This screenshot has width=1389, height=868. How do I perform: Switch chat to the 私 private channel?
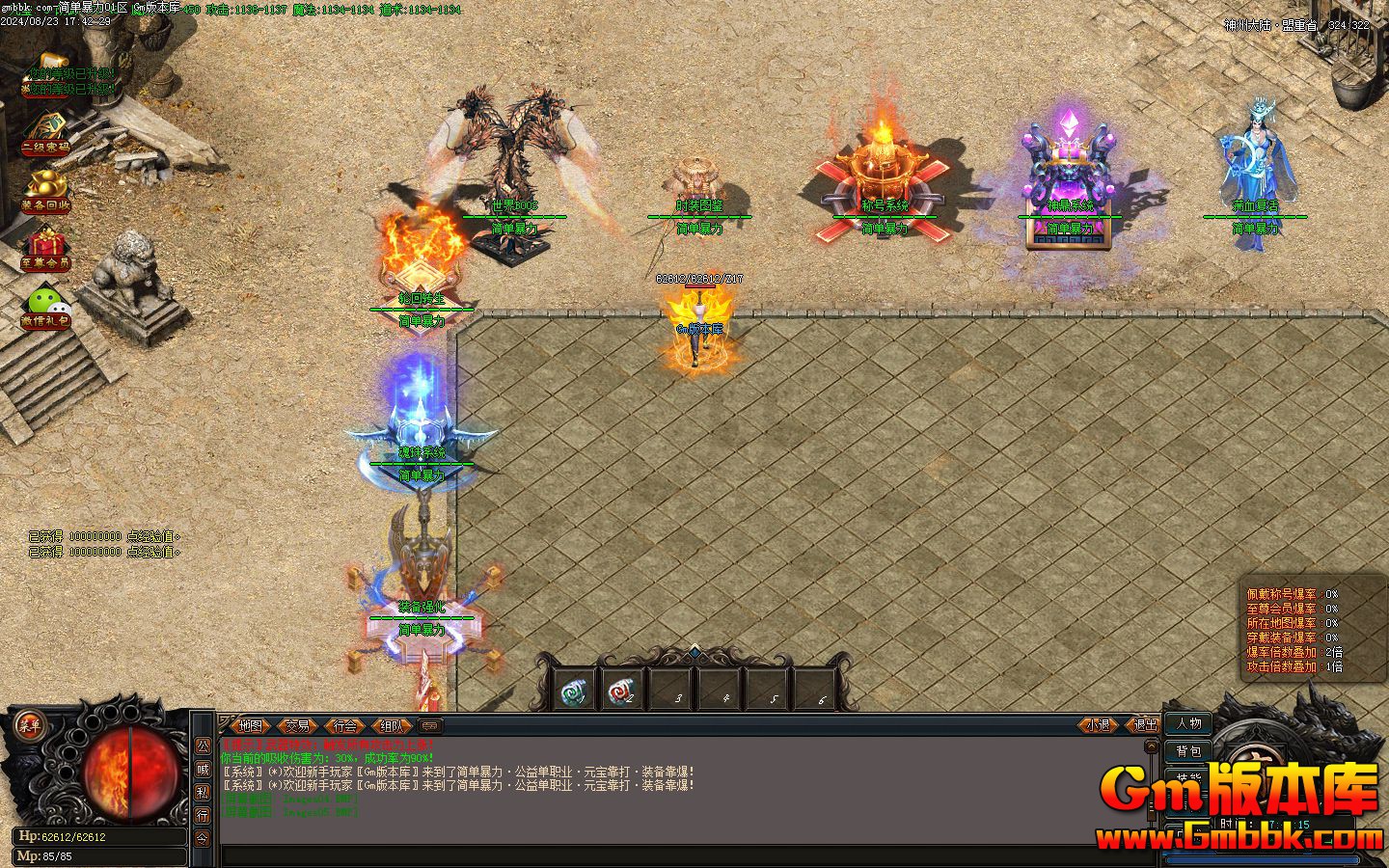(203, 792)
